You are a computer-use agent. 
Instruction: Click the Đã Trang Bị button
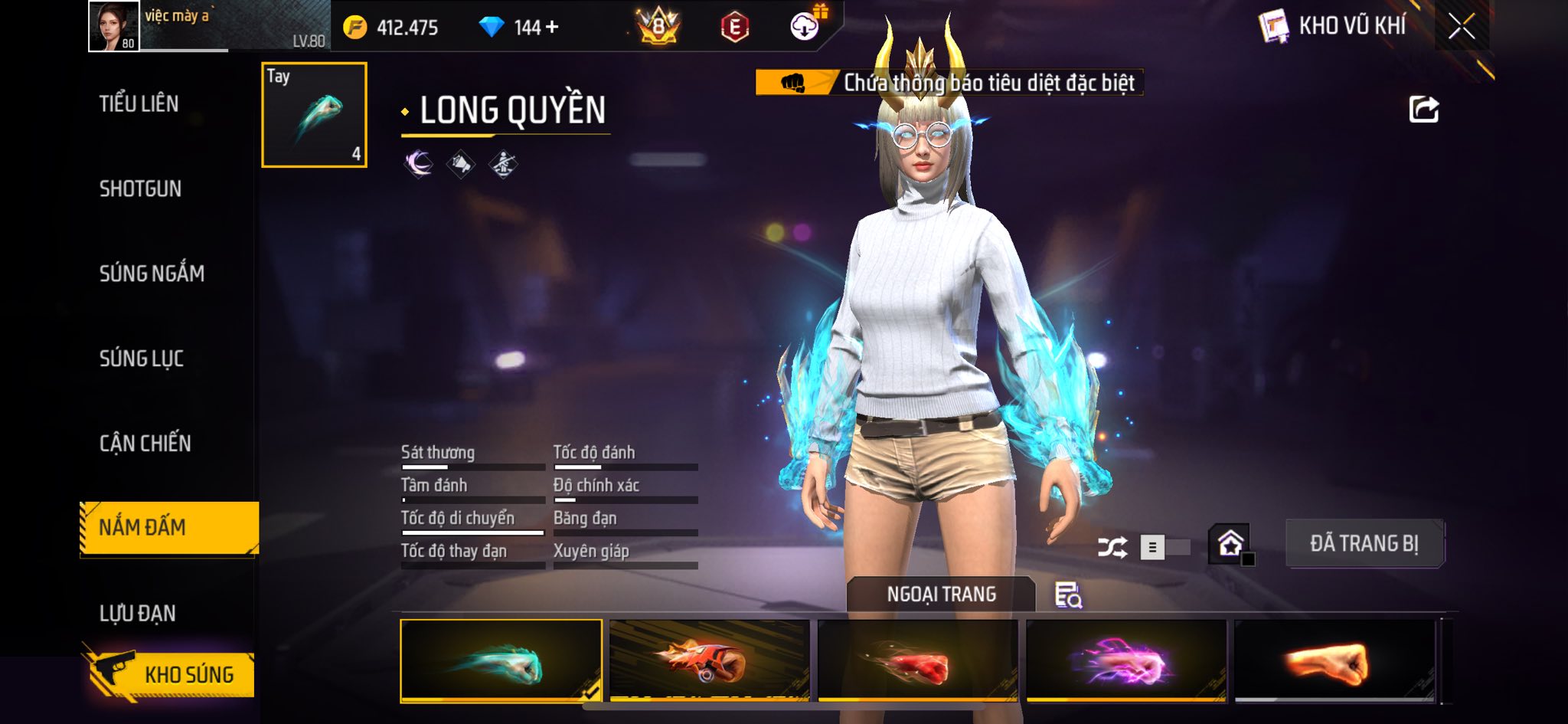pos(1364,544)
